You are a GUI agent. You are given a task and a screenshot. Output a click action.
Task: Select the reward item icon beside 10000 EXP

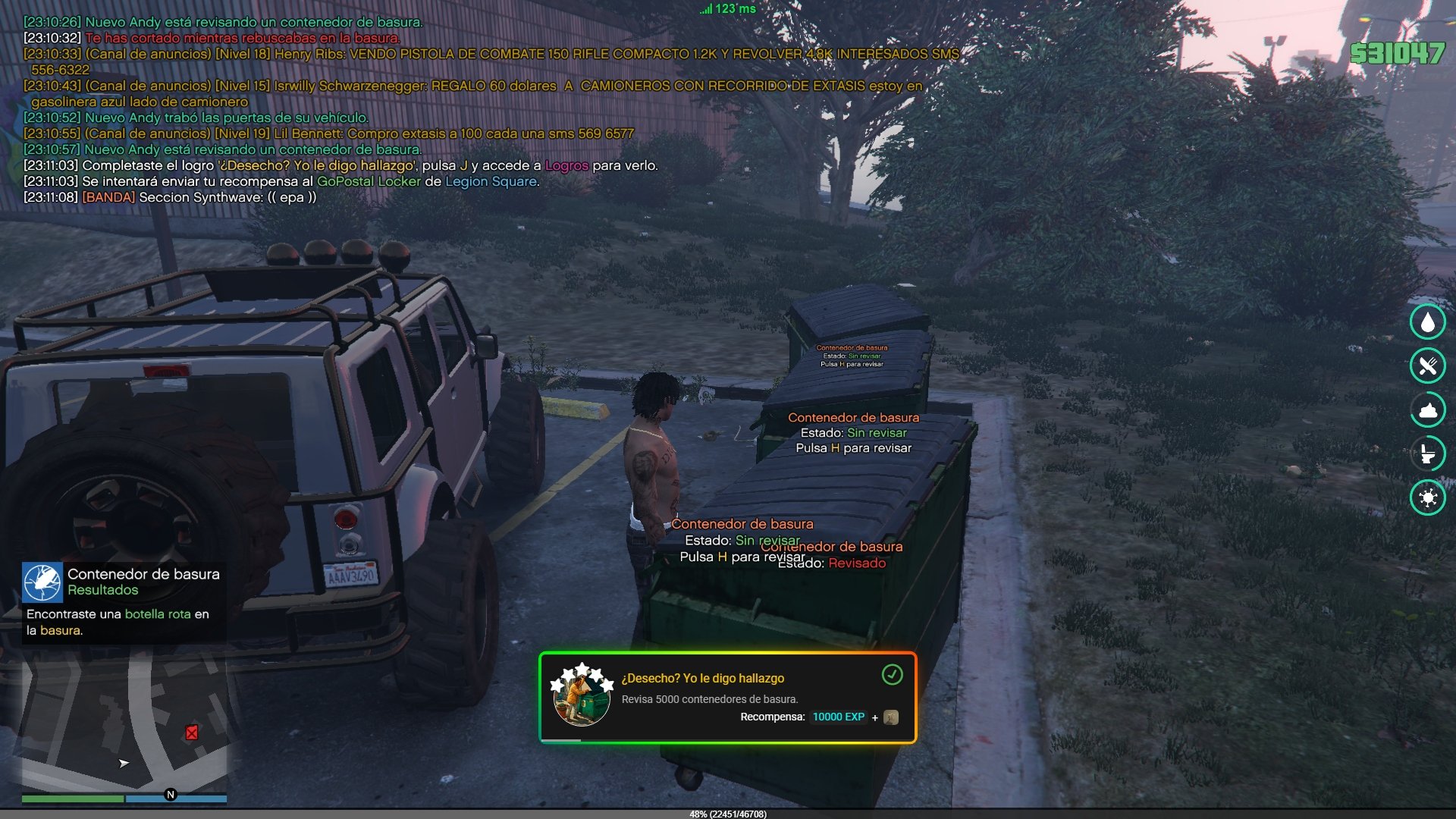(x=891, y=717)
